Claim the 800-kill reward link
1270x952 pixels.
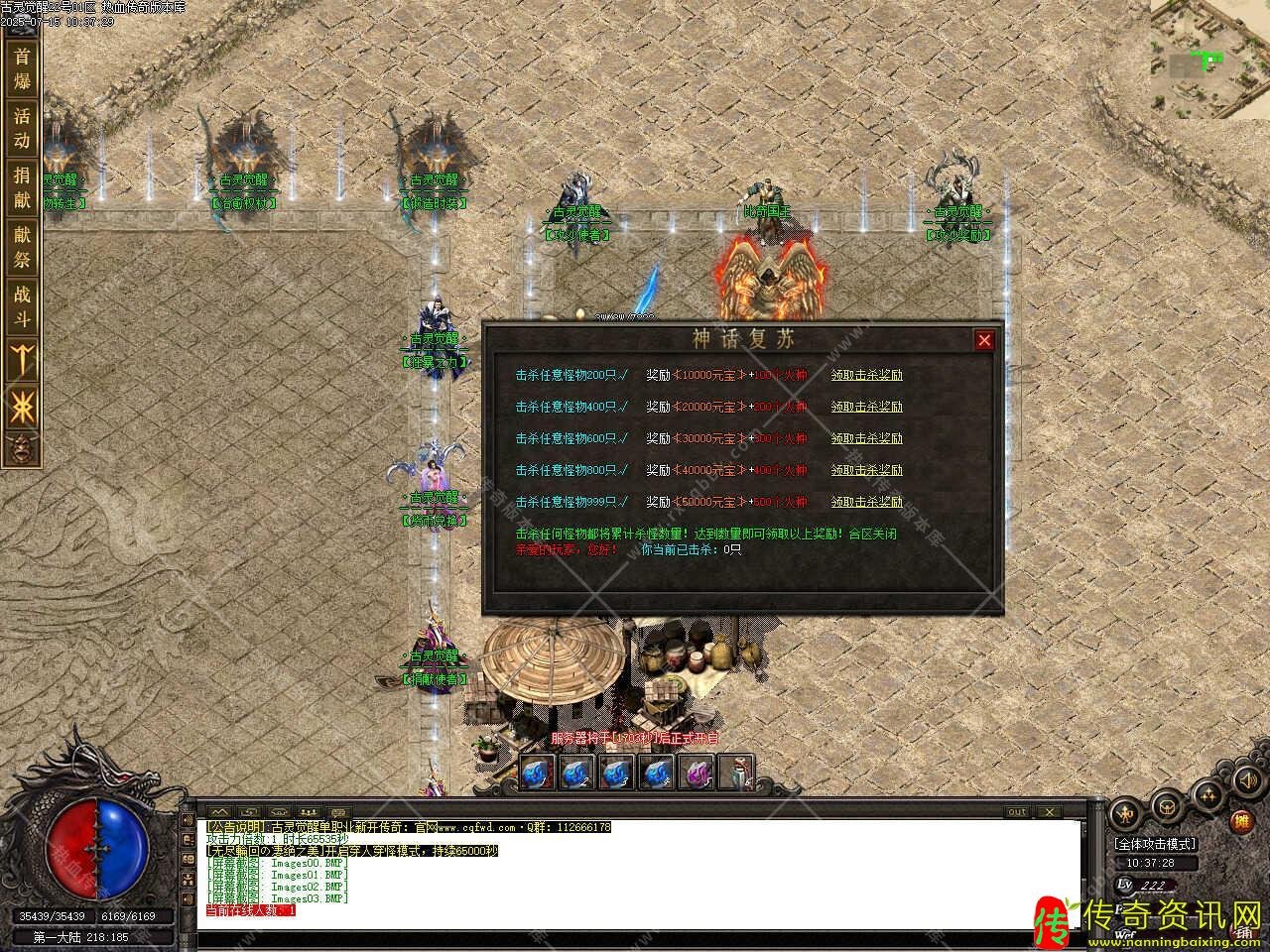pos(866,470)
